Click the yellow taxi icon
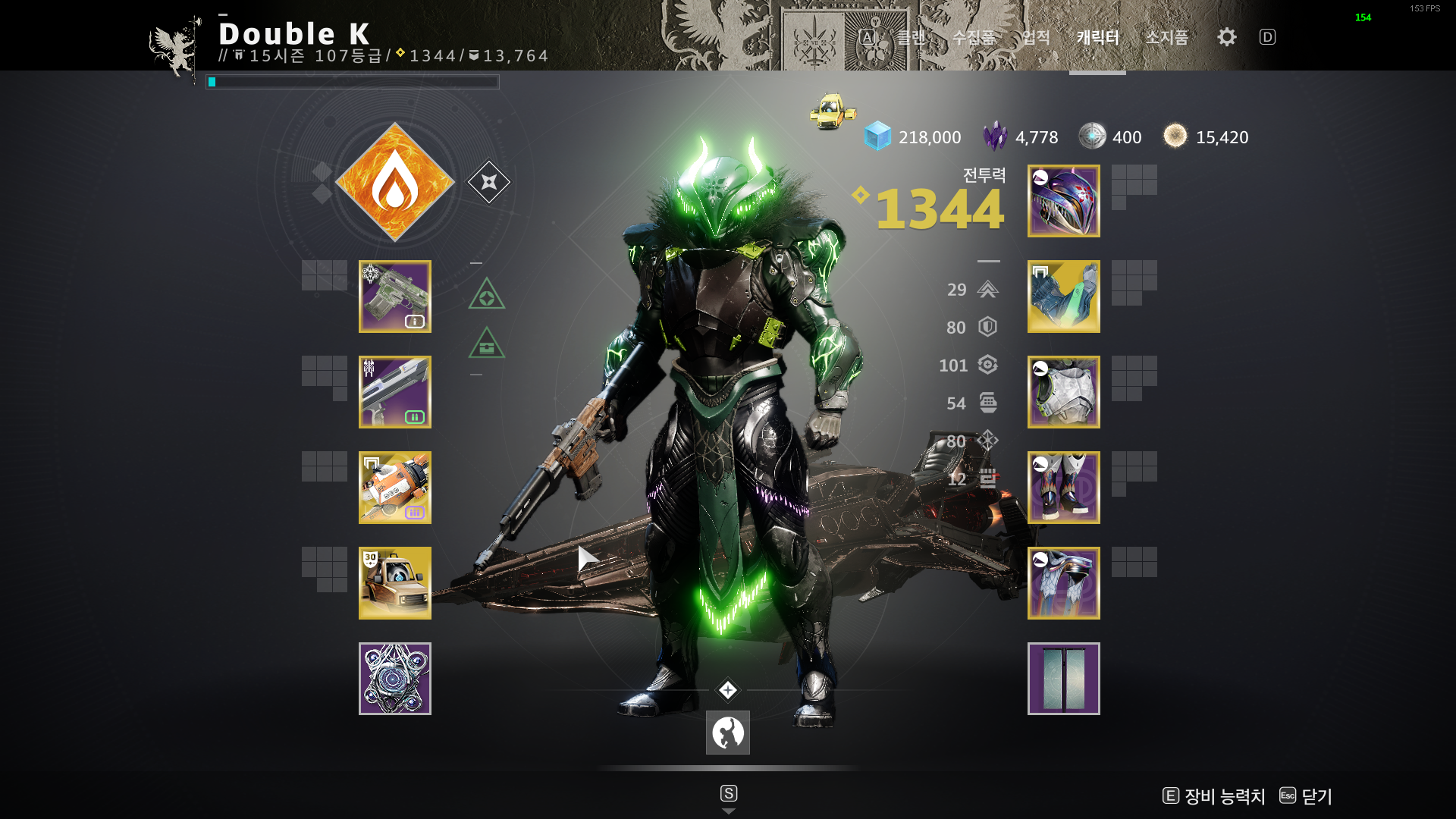Screen dimensions: 1456x819 (x=833, y=111)
